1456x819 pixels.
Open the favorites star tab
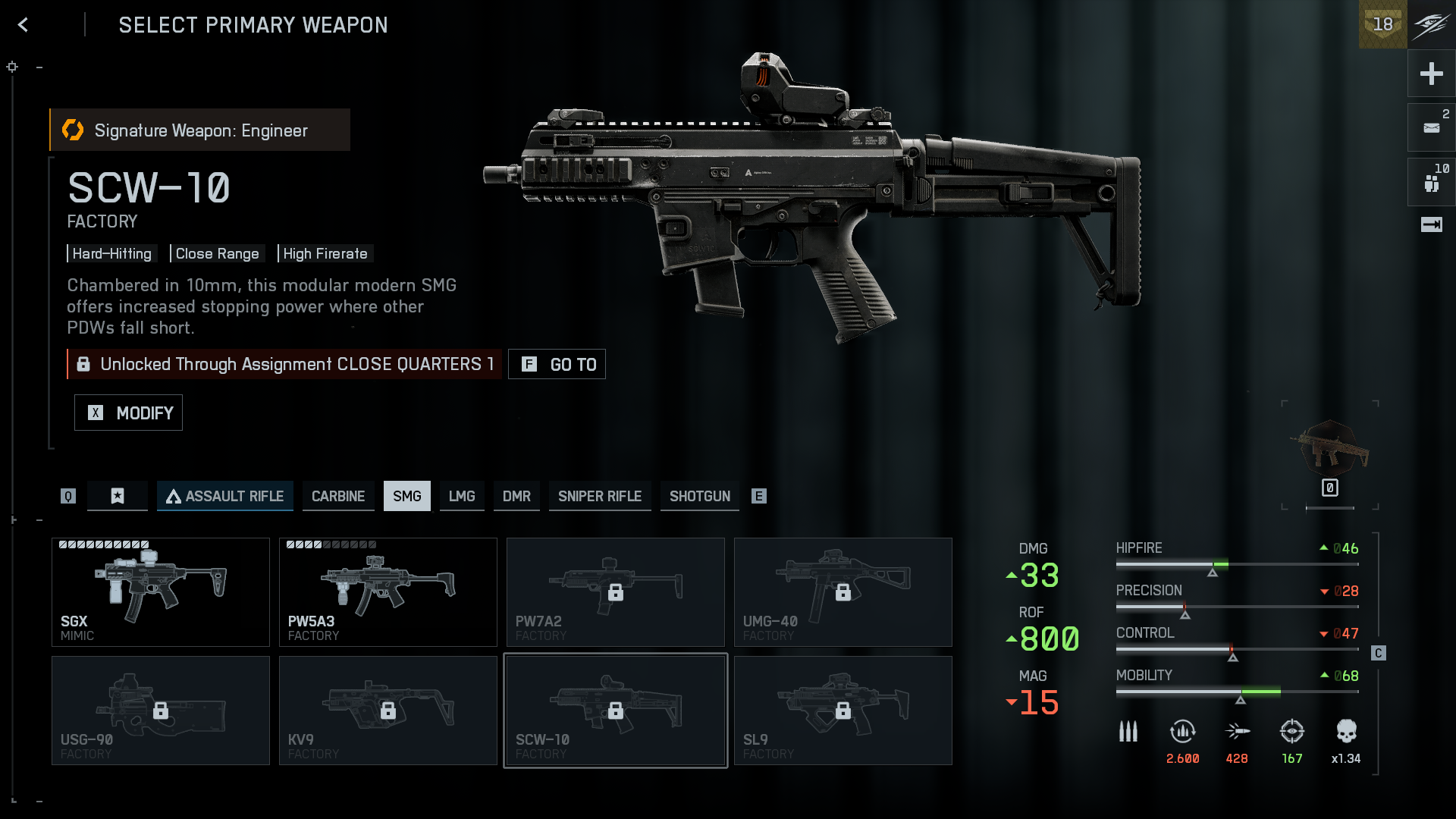[118, 496]
